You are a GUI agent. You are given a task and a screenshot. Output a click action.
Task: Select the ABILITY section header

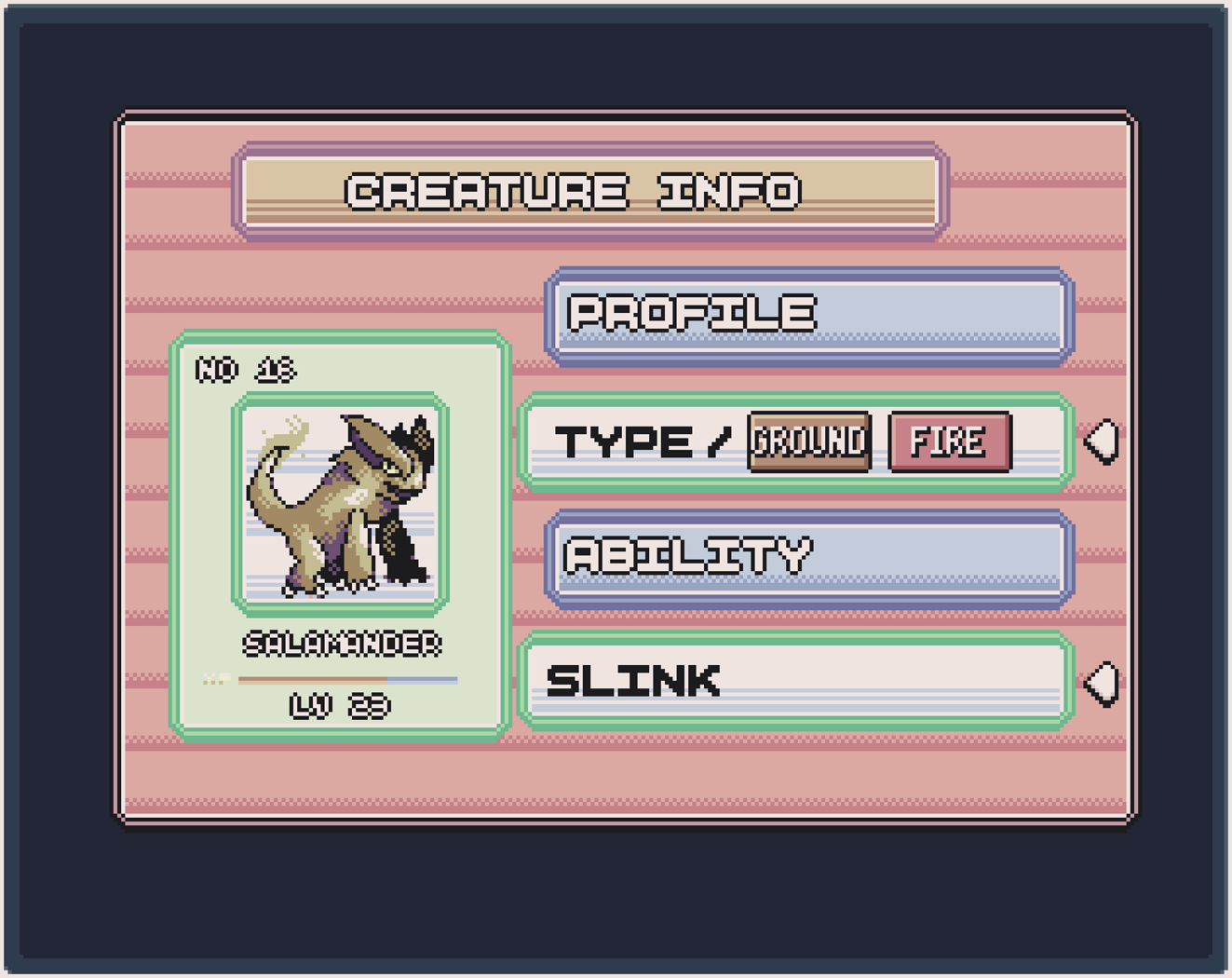808,559
